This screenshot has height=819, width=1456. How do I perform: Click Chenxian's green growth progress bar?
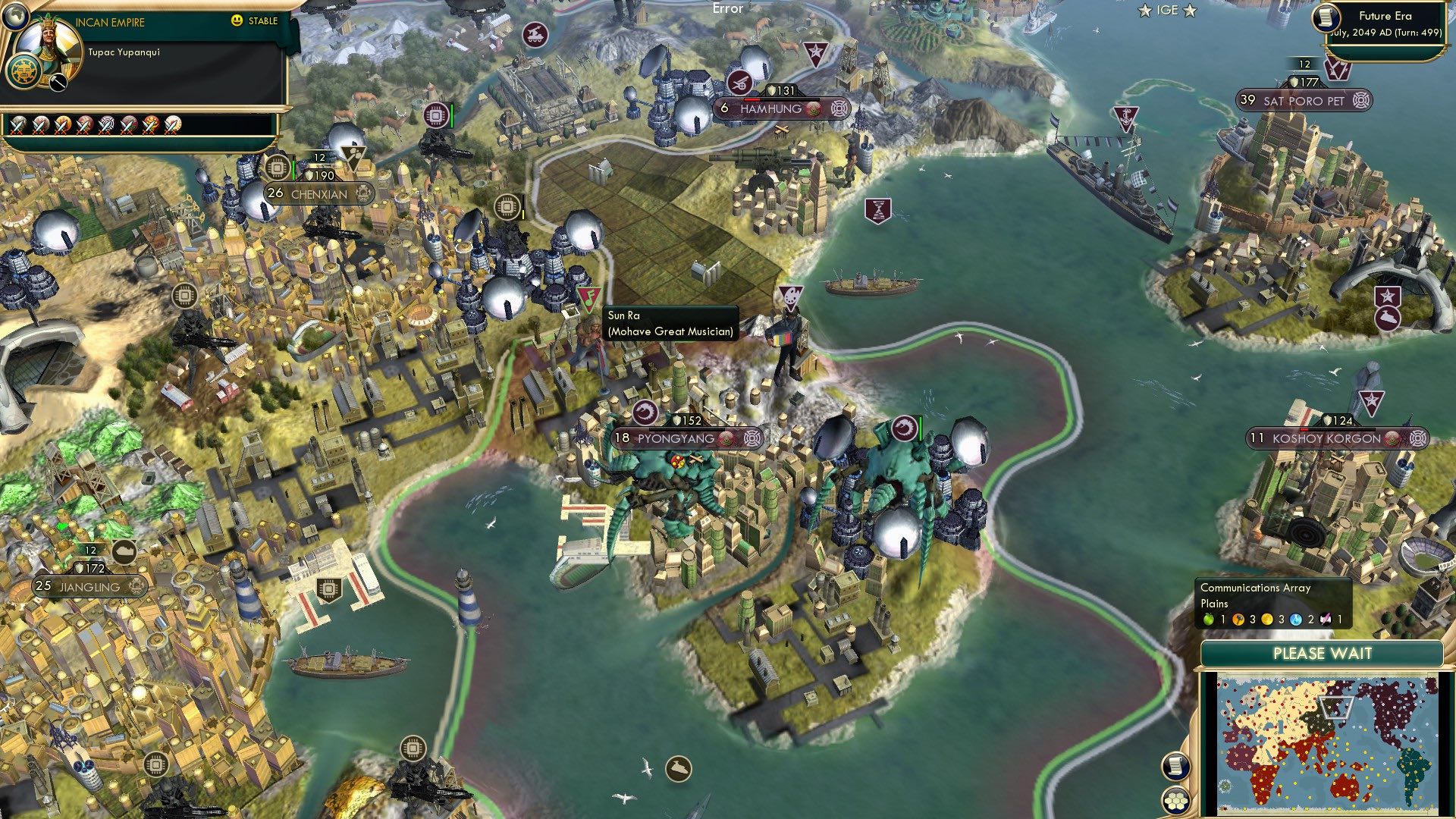coord(294,169)
